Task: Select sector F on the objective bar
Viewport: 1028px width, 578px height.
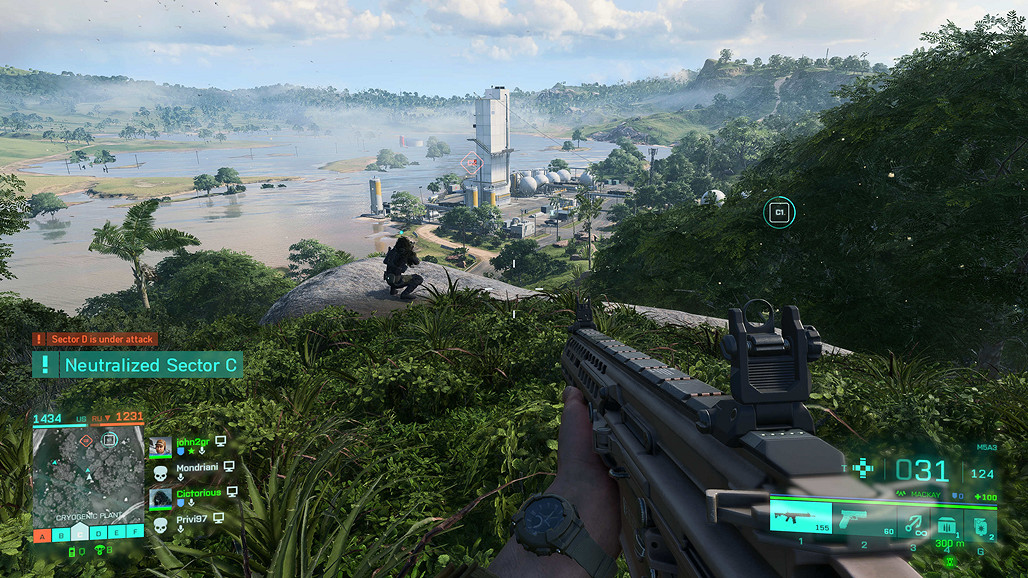Action: pos(133,535)
